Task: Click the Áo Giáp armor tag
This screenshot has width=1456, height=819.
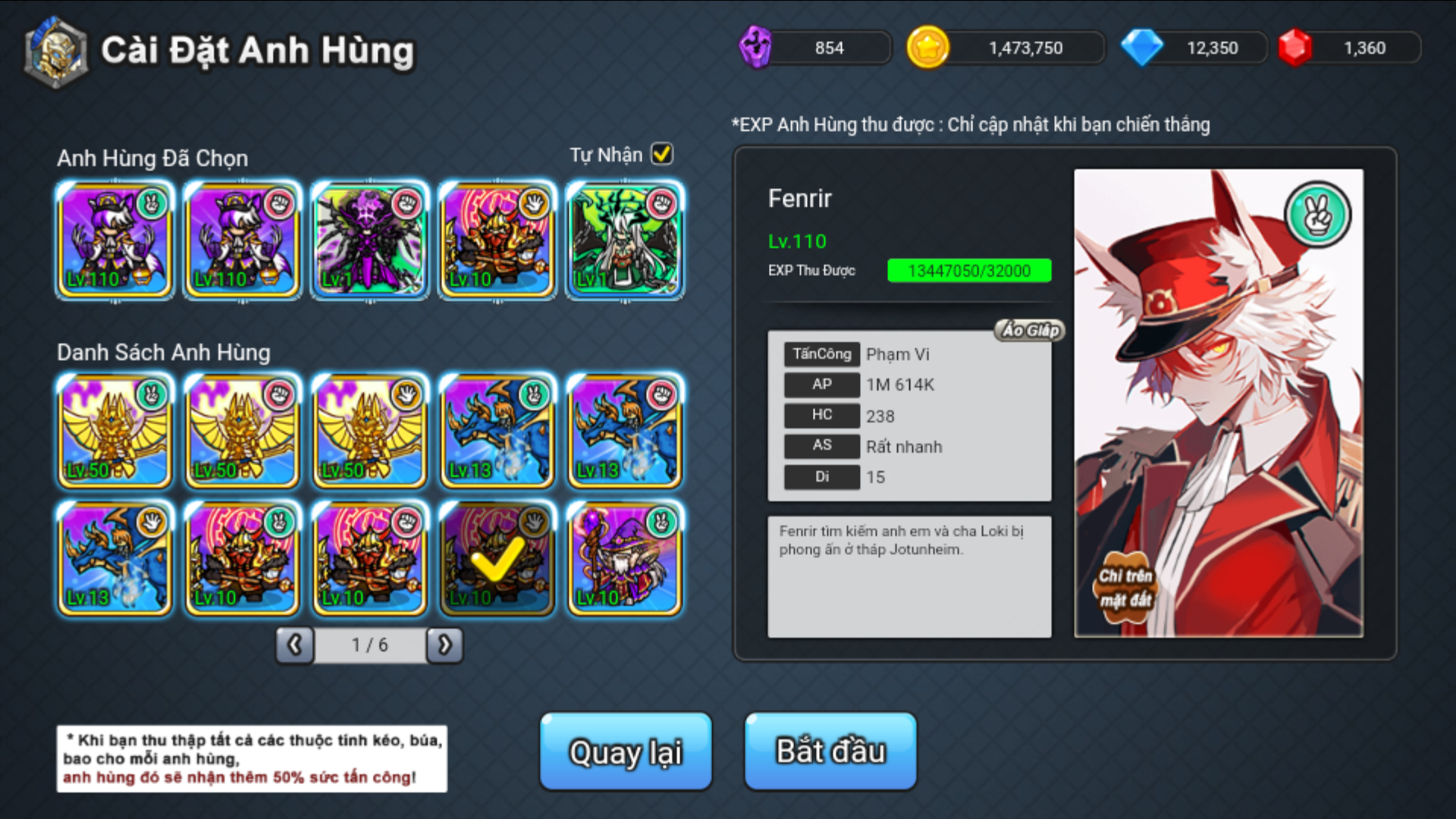Action: 1028,330
